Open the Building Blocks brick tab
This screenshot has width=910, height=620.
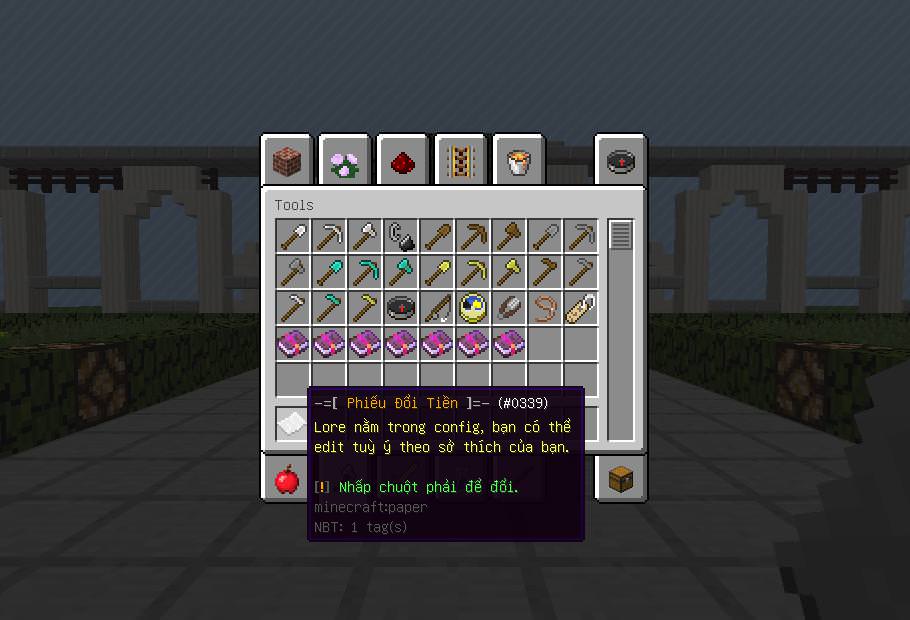click(287, 161)
